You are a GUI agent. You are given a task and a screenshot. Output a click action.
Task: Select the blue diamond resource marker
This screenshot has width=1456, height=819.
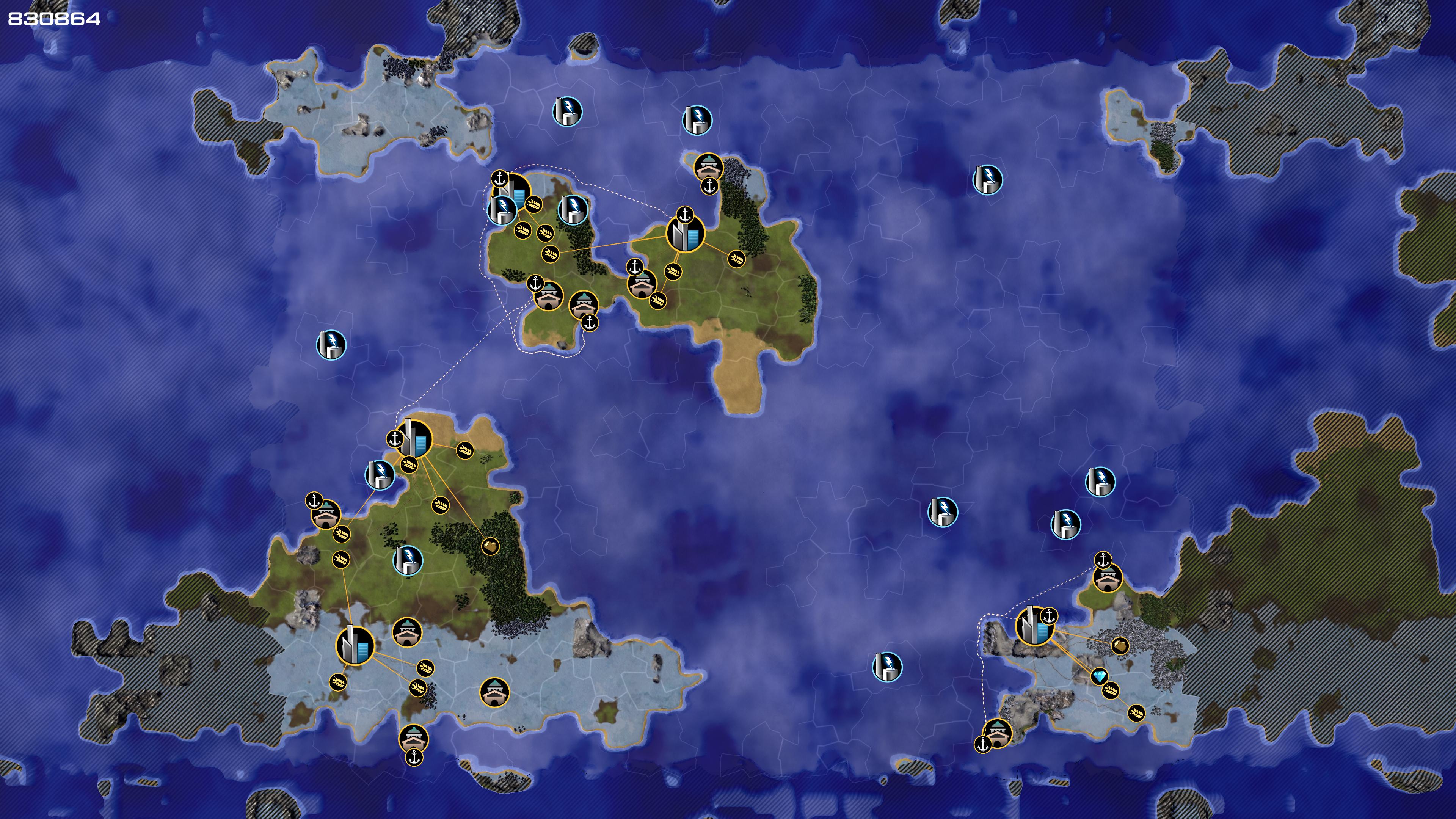(x=1099, y=676)
